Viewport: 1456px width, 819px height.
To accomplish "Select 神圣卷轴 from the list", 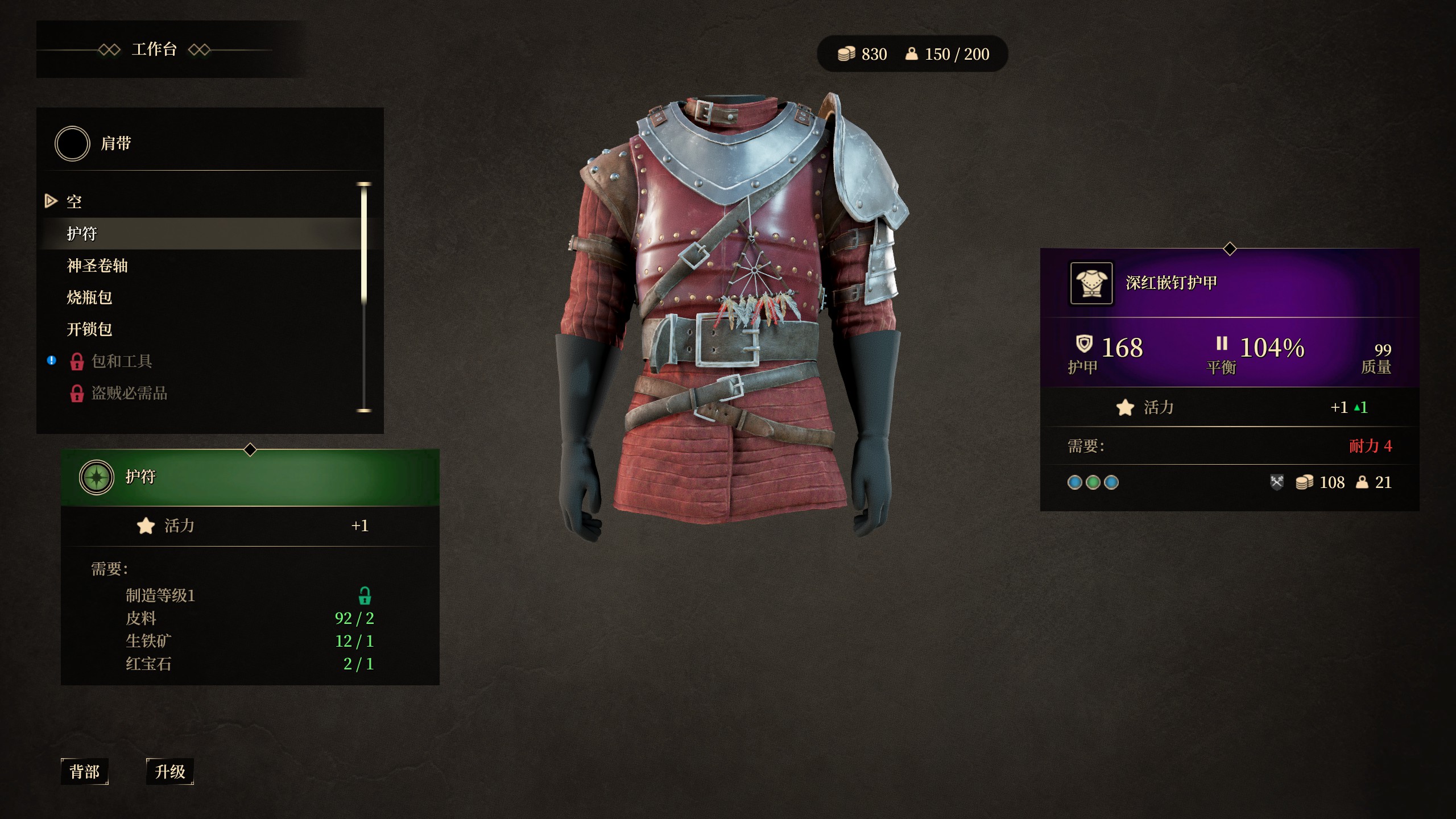I will click(97, 266).
